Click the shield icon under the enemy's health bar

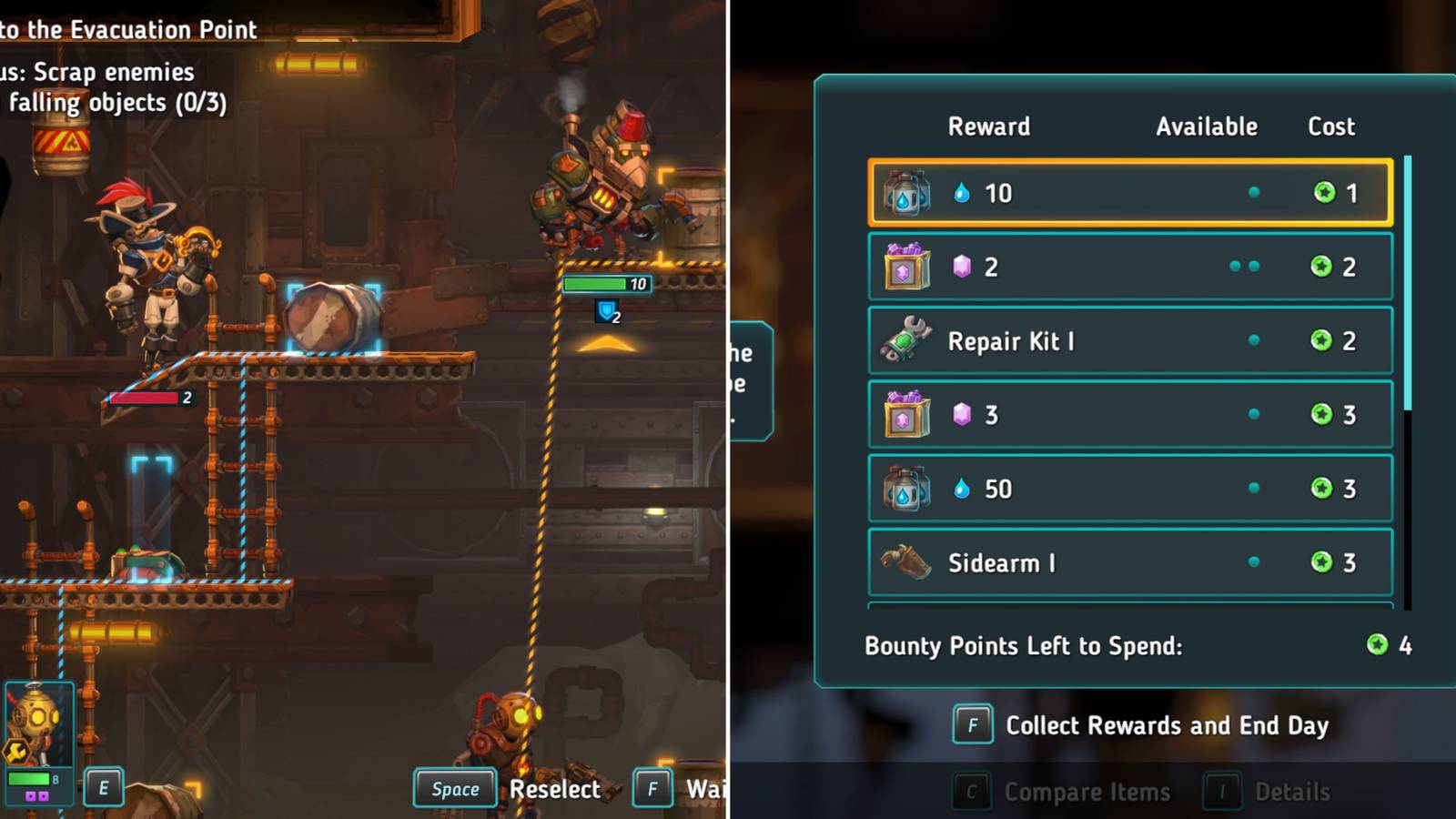605,311
